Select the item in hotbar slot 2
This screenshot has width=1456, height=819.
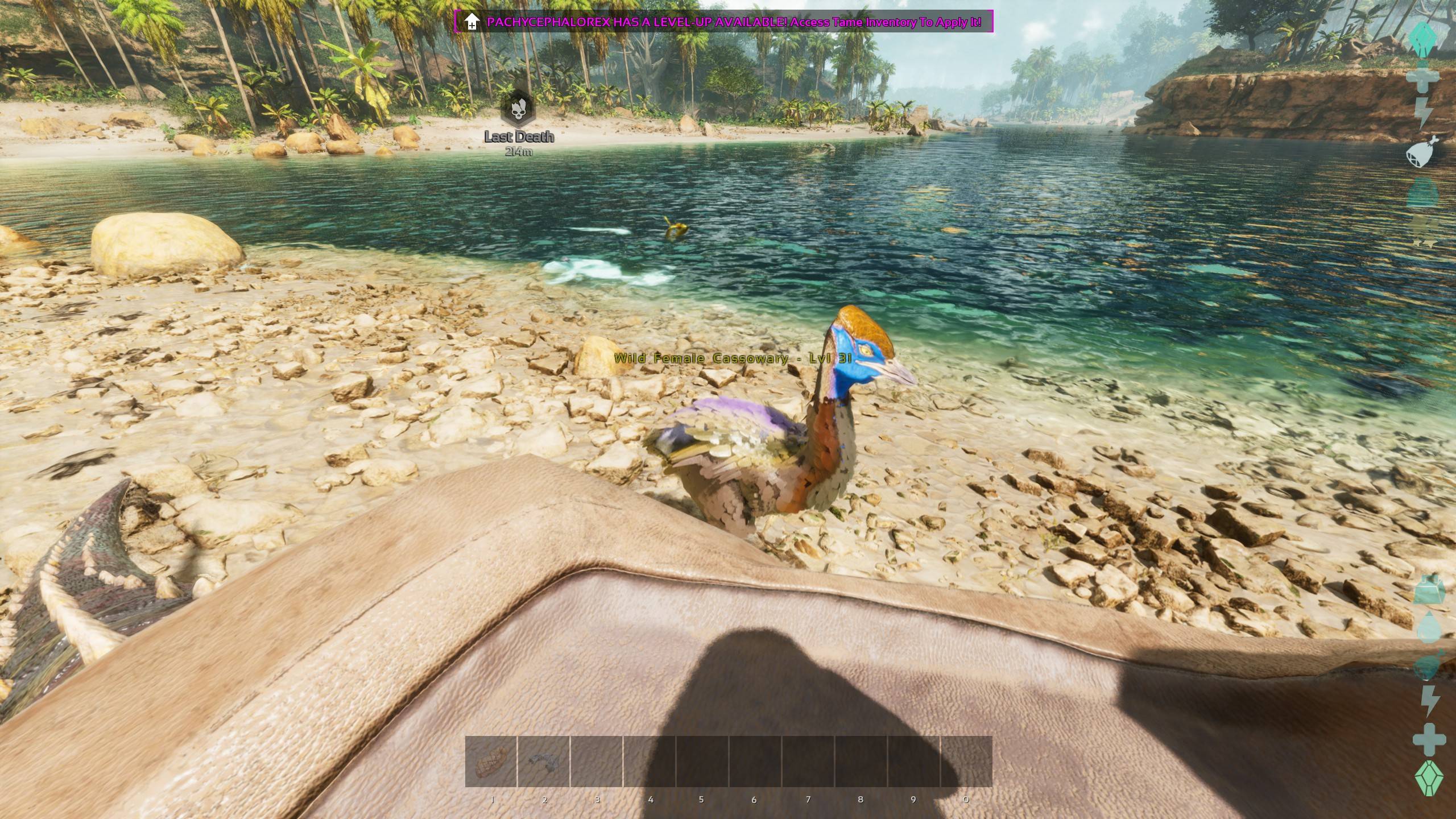543,761
